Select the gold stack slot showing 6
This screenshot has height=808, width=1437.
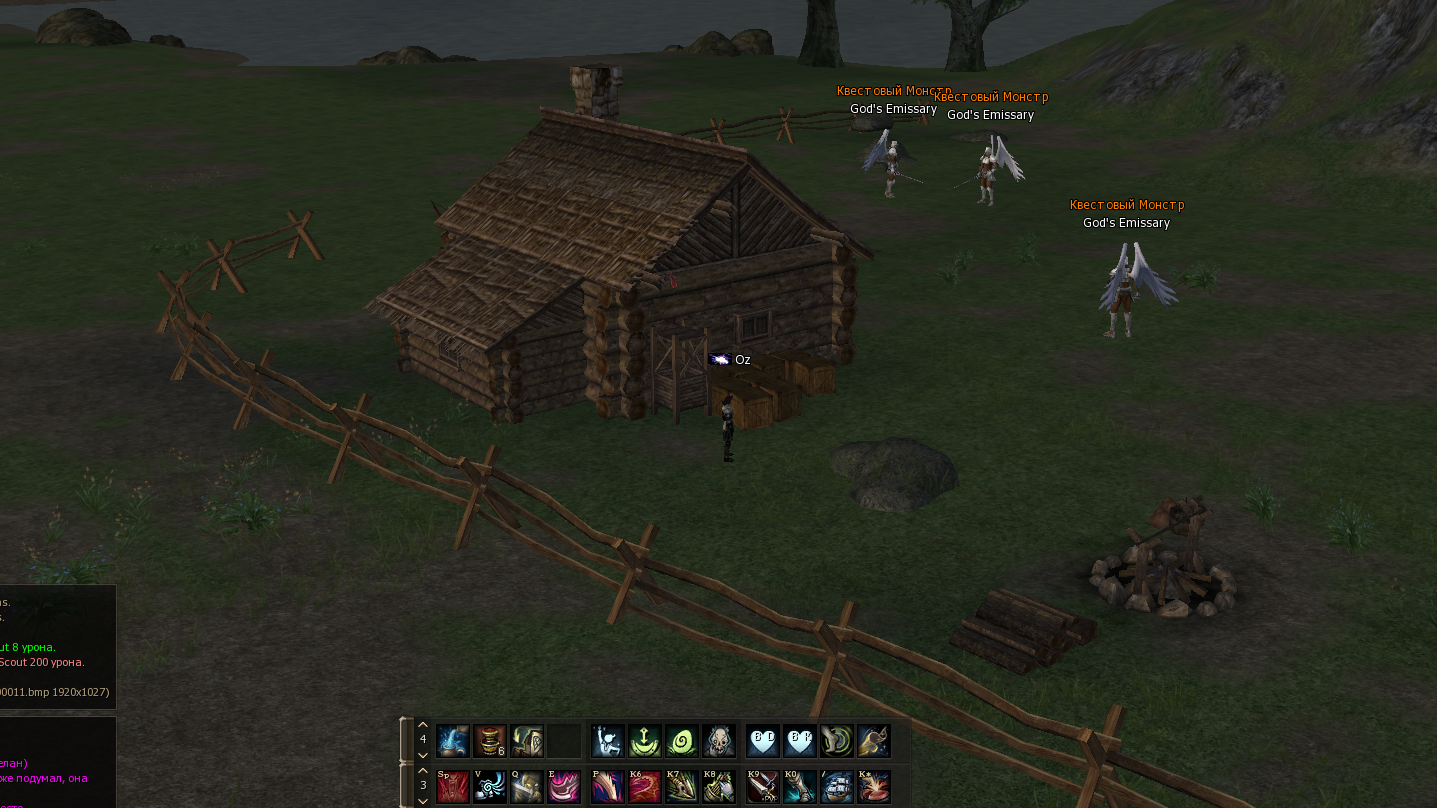pos(490,742)
